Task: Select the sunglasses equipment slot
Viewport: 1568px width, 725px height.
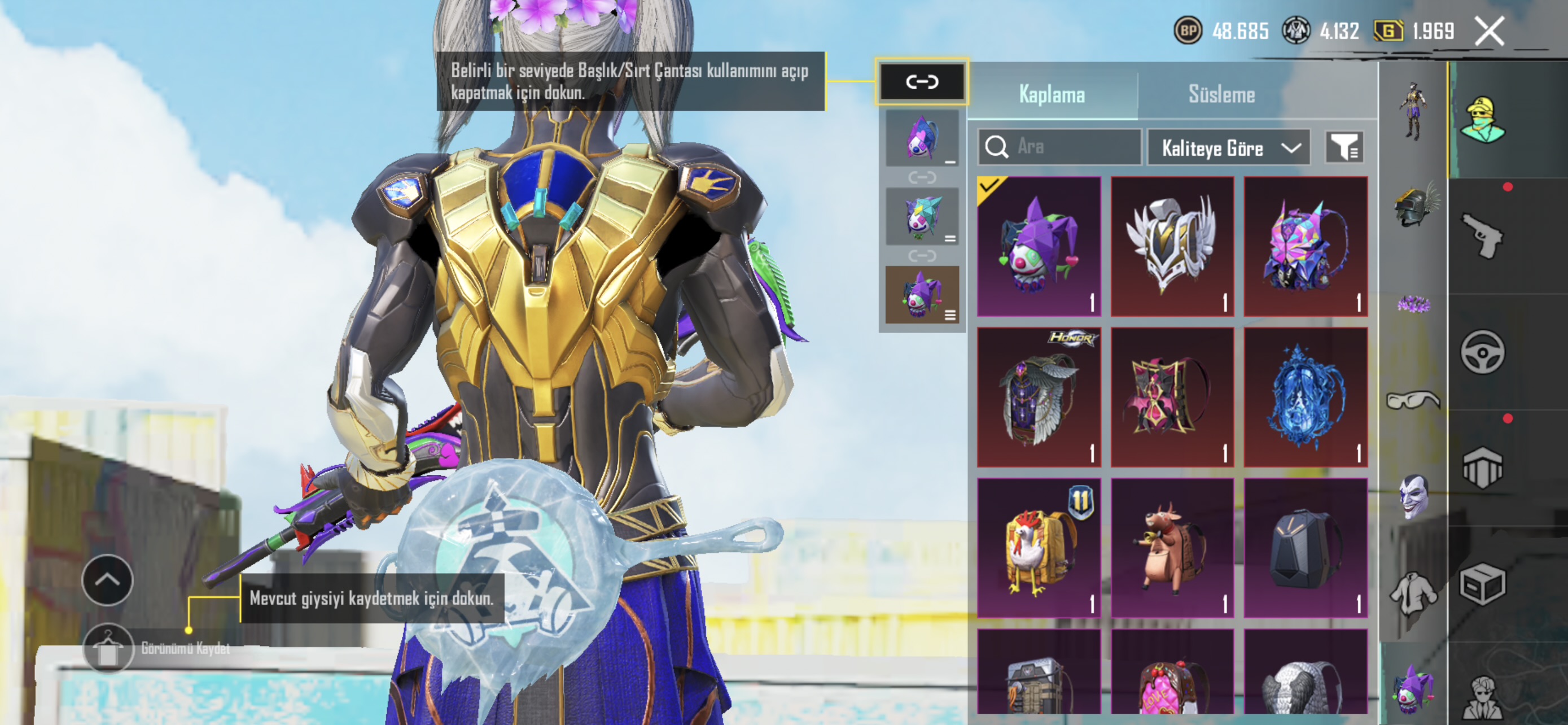Action: (1413, 400)
